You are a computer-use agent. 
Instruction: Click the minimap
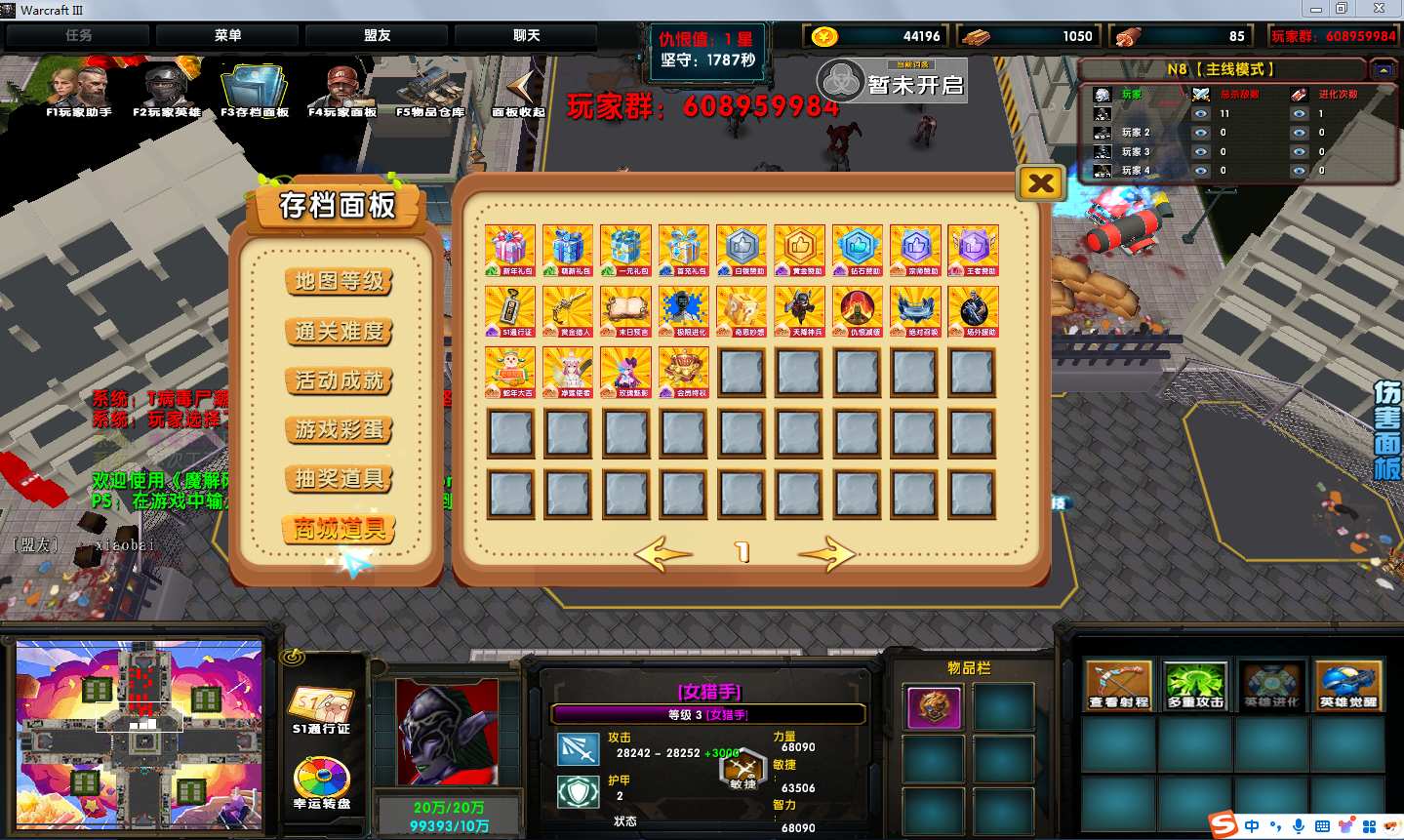coord(140,734)
